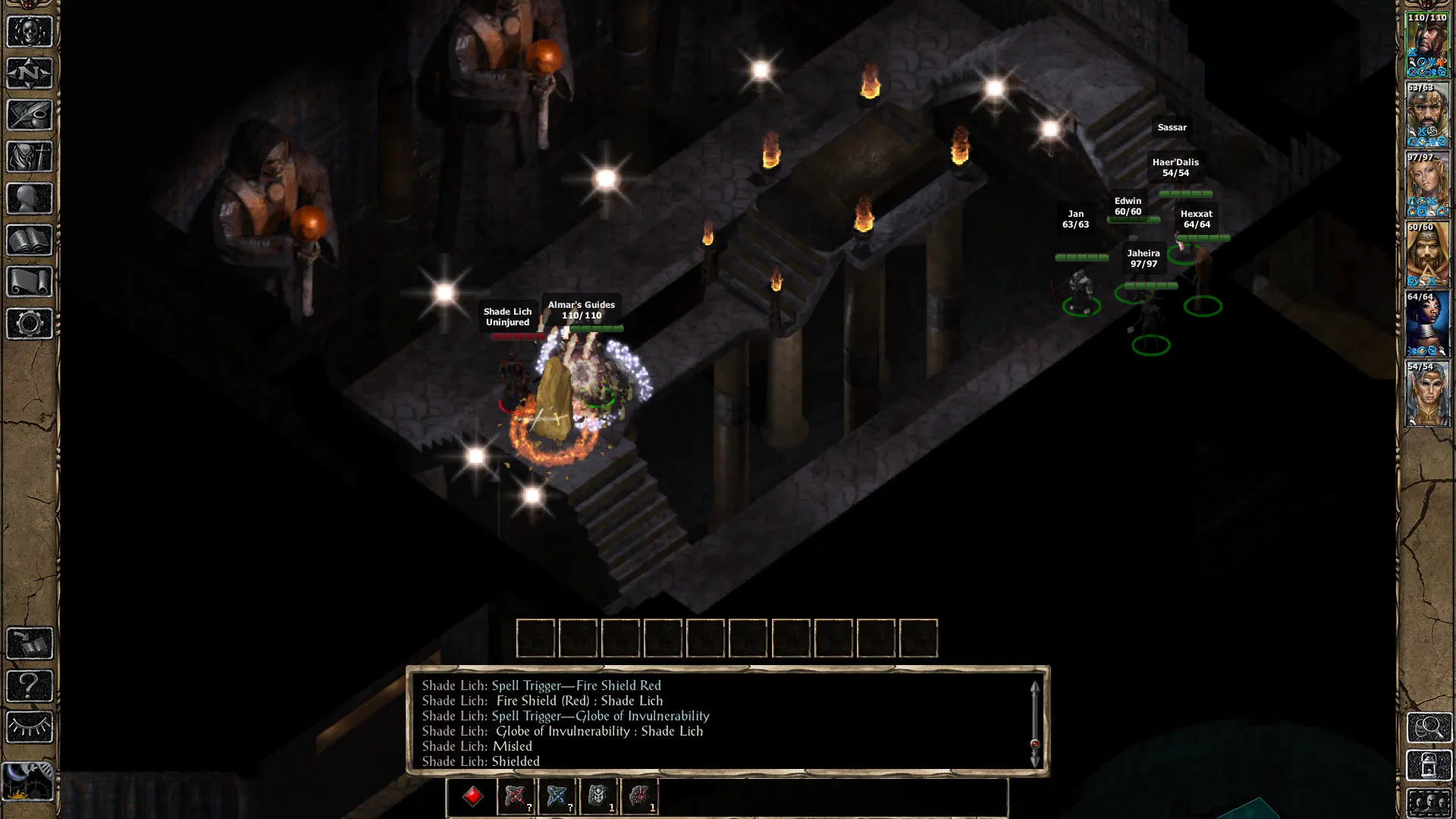Click the skull button in the sidebar

(x=30, y=32)
